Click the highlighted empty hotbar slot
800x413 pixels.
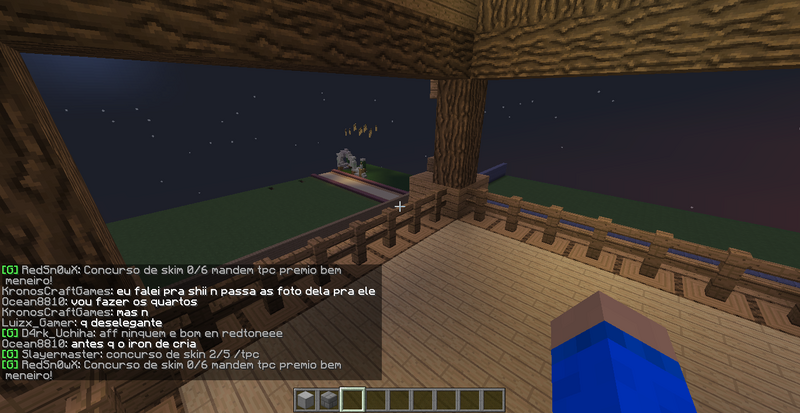tap(352, 401)
